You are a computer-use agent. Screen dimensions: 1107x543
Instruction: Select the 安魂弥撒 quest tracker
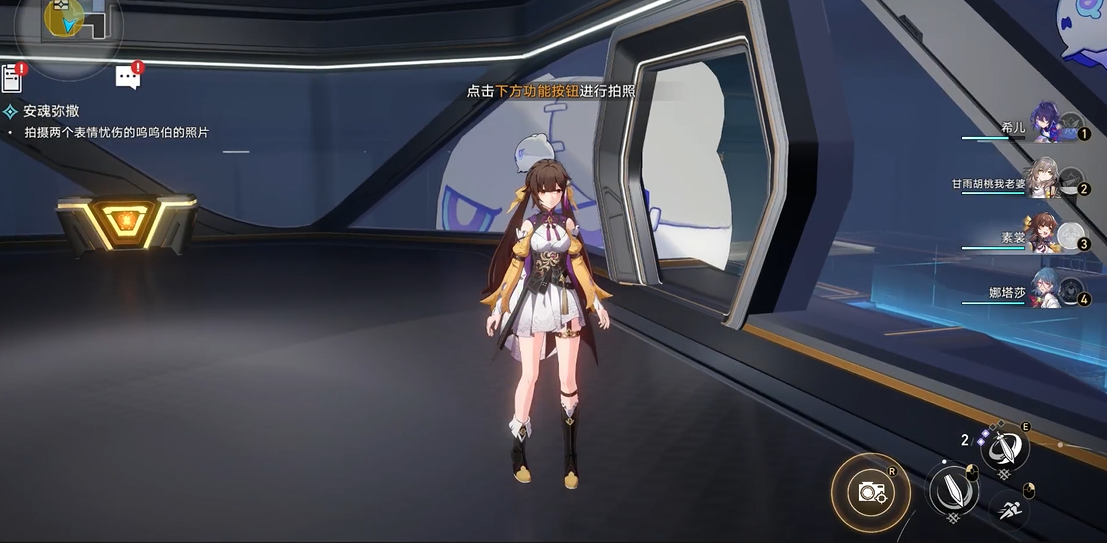(x=51, y=111)
